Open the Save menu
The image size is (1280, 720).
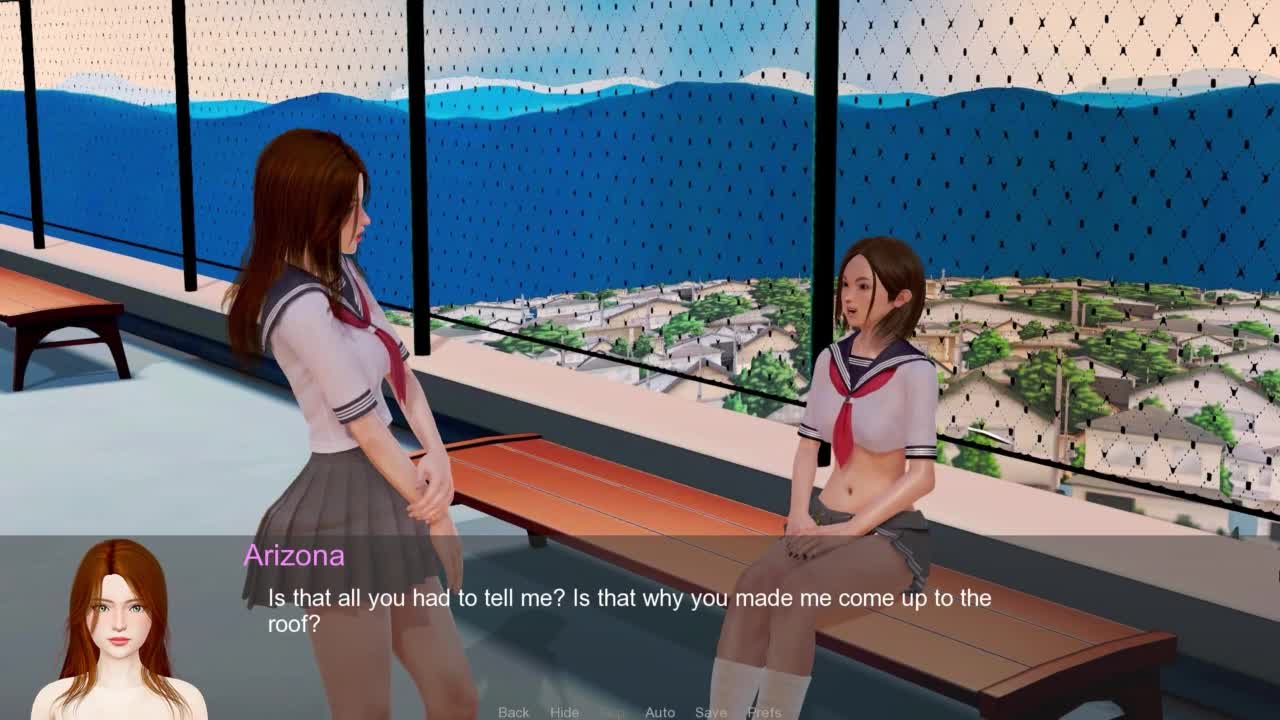coord(711,712)
